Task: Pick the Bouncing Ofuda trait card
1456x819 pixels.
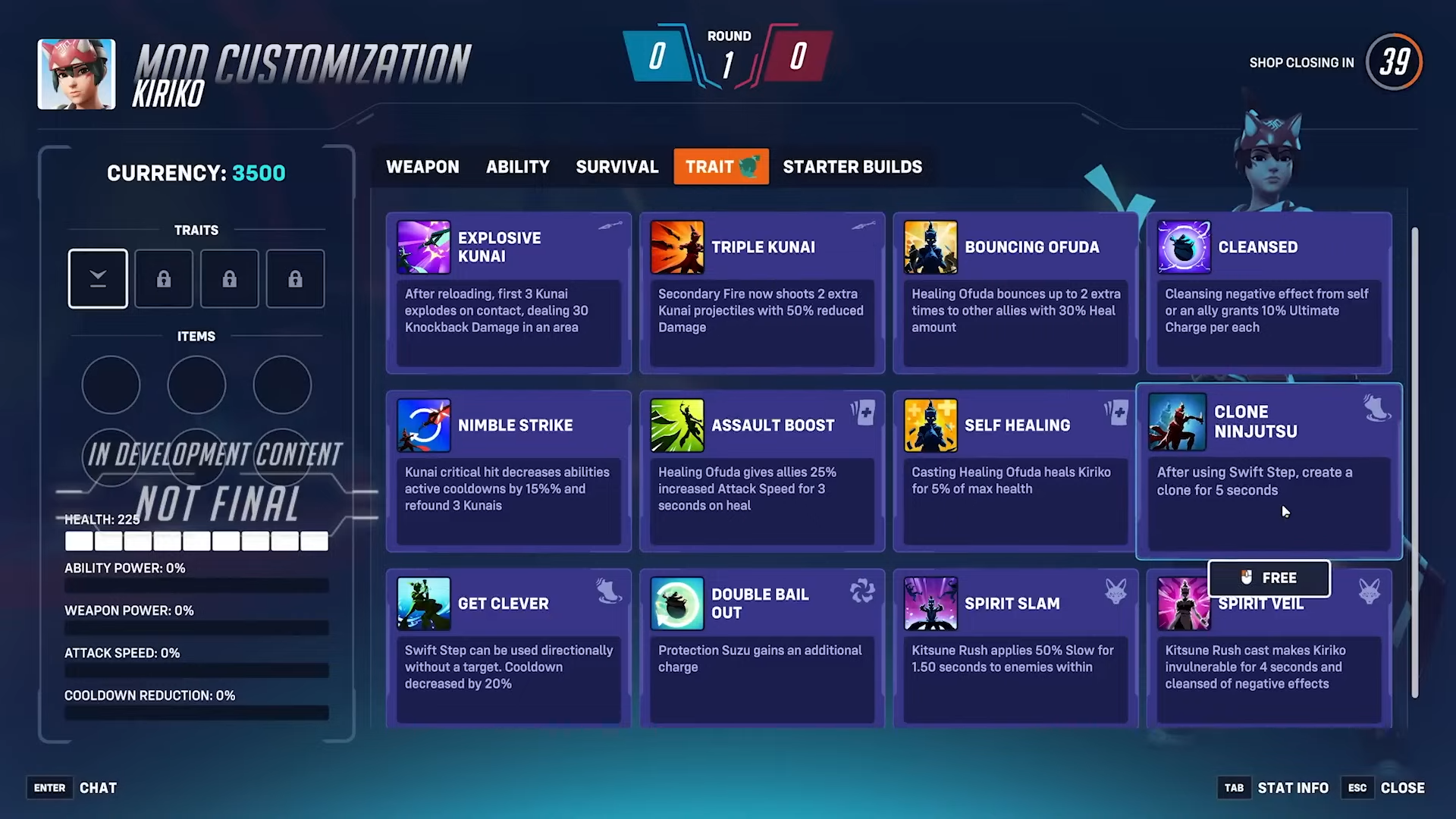Action: point(1015,293)
